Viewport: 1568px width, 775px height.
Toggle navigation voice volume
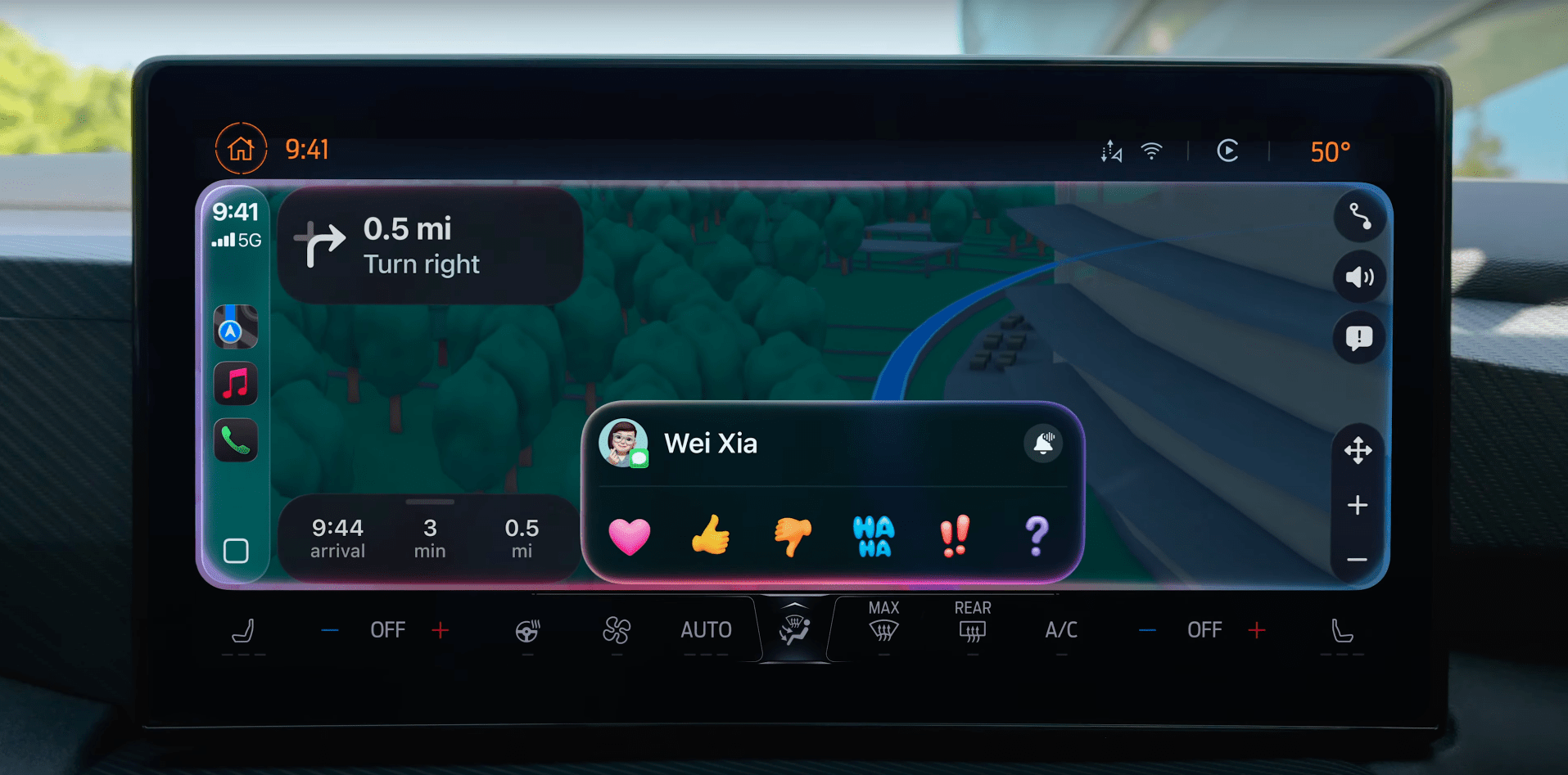pos(1359,277)
